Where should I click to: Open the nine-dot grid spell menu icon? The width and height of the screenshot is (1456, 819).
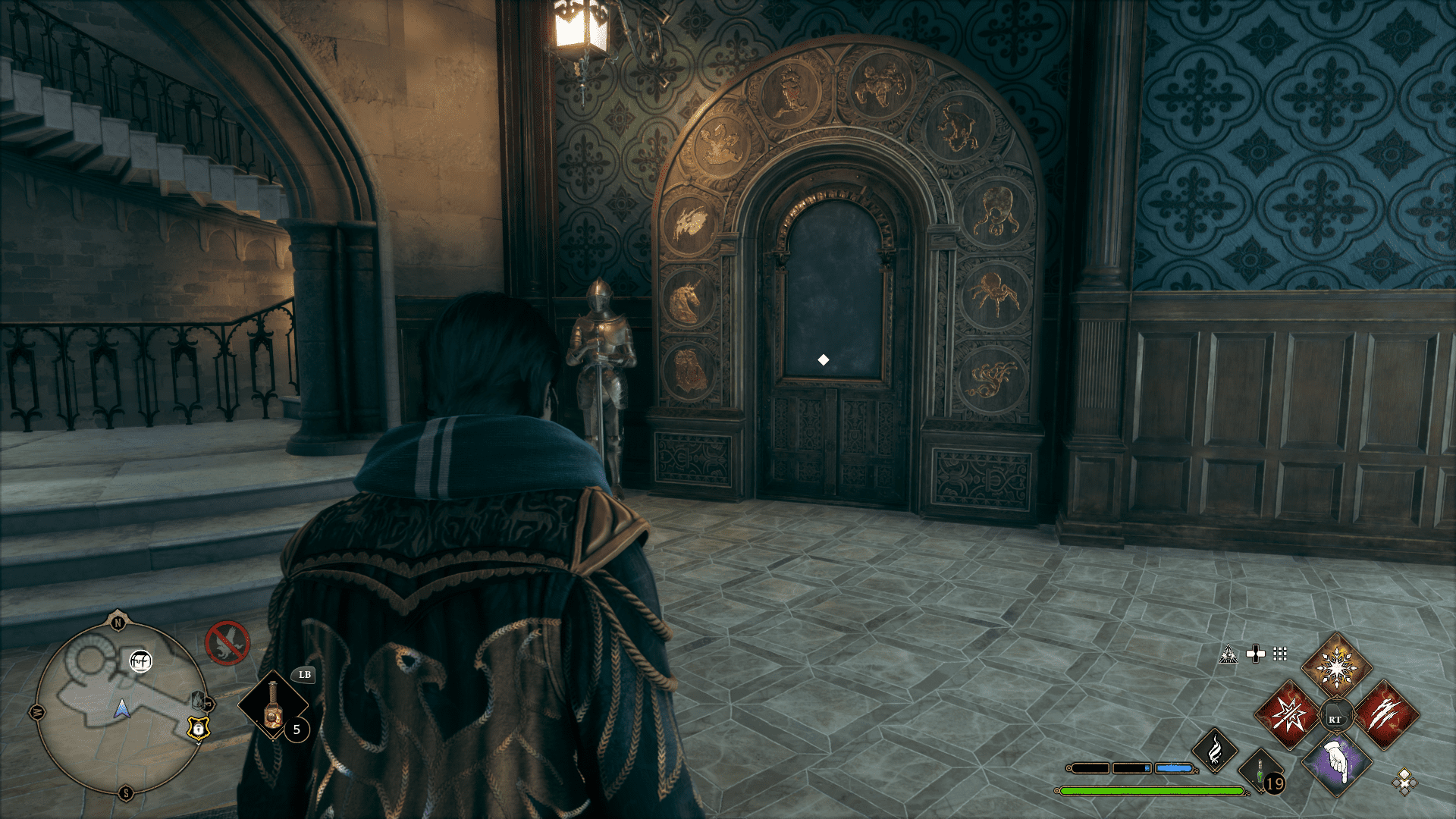click(1280, 654)
